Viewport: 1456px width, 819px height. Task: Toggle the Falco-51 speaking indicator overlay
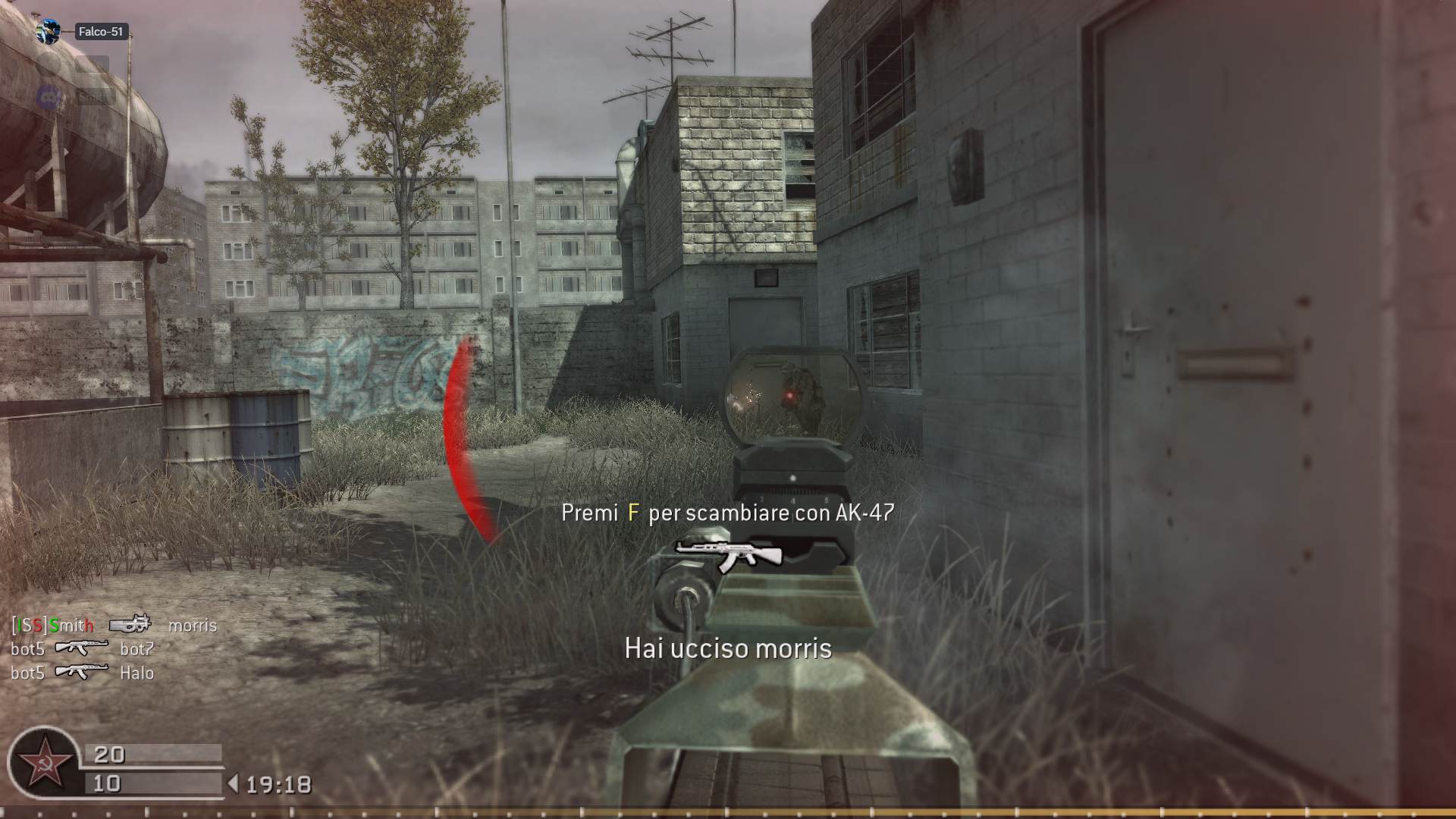[47, 32]
